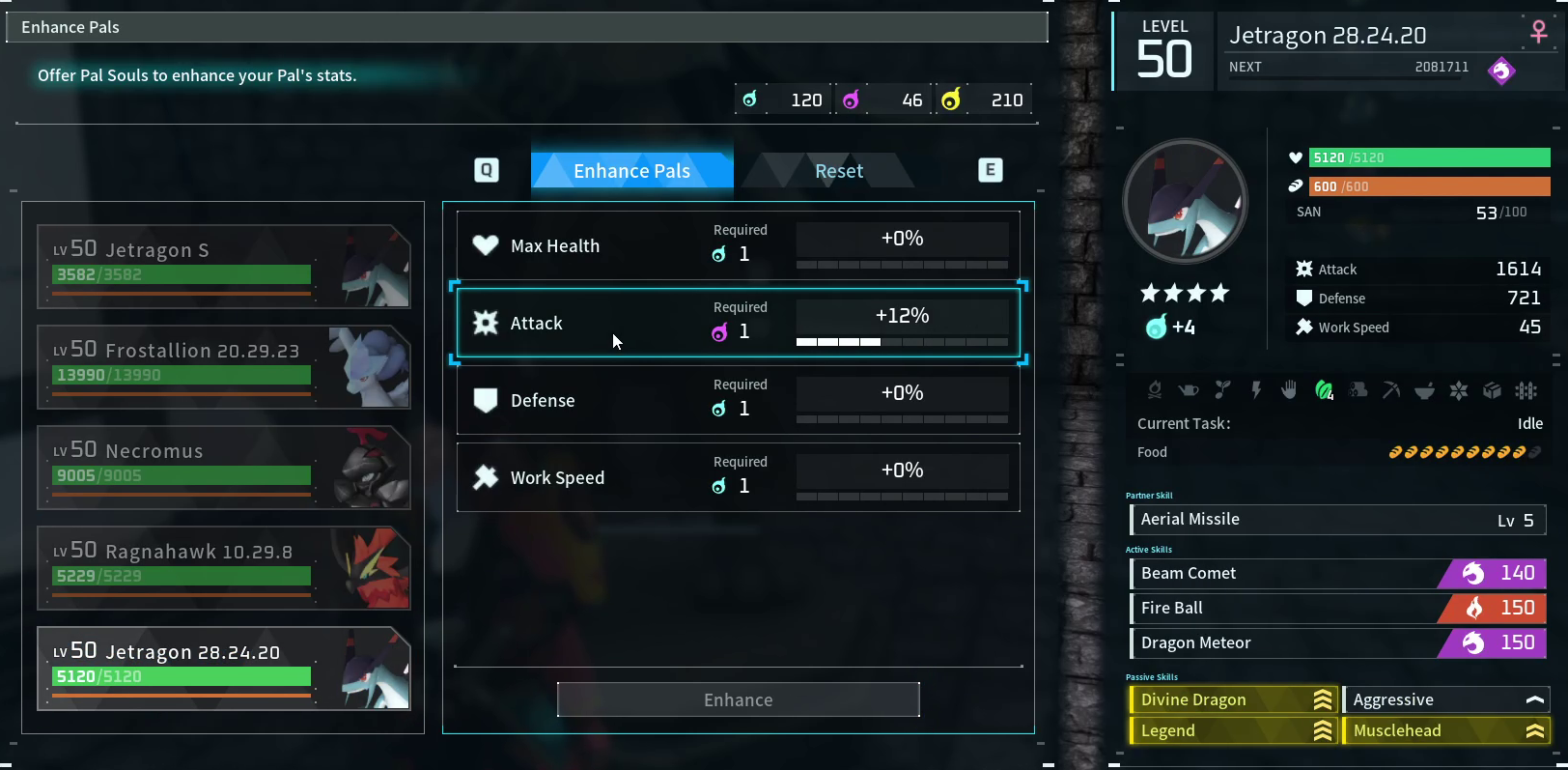Click the Handiwork hand suitability icon
1568x770 pixels.
(x=1290, y=390)
